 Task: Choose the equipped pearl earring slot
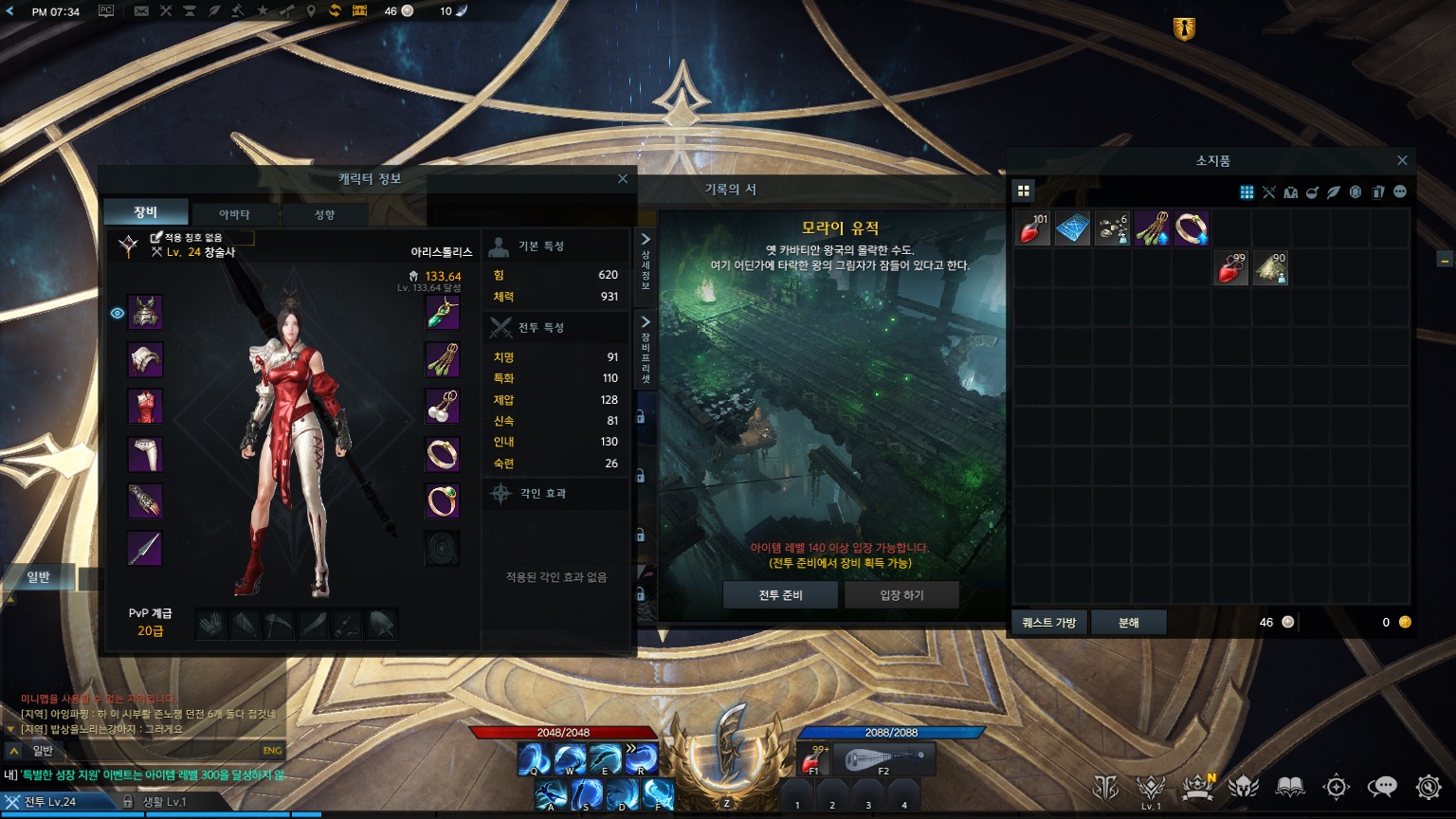[442, 407]
